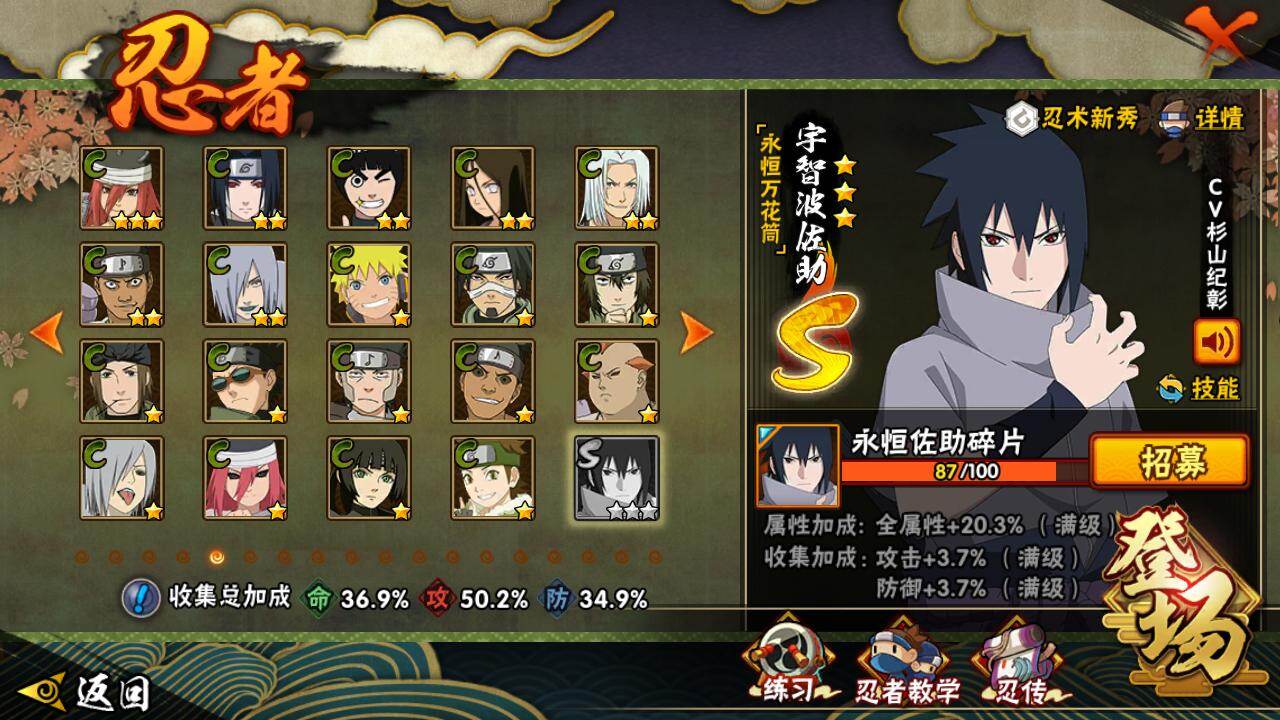Select the greyed-out S-rank Sasuke portrait

(x=617, y=478)
